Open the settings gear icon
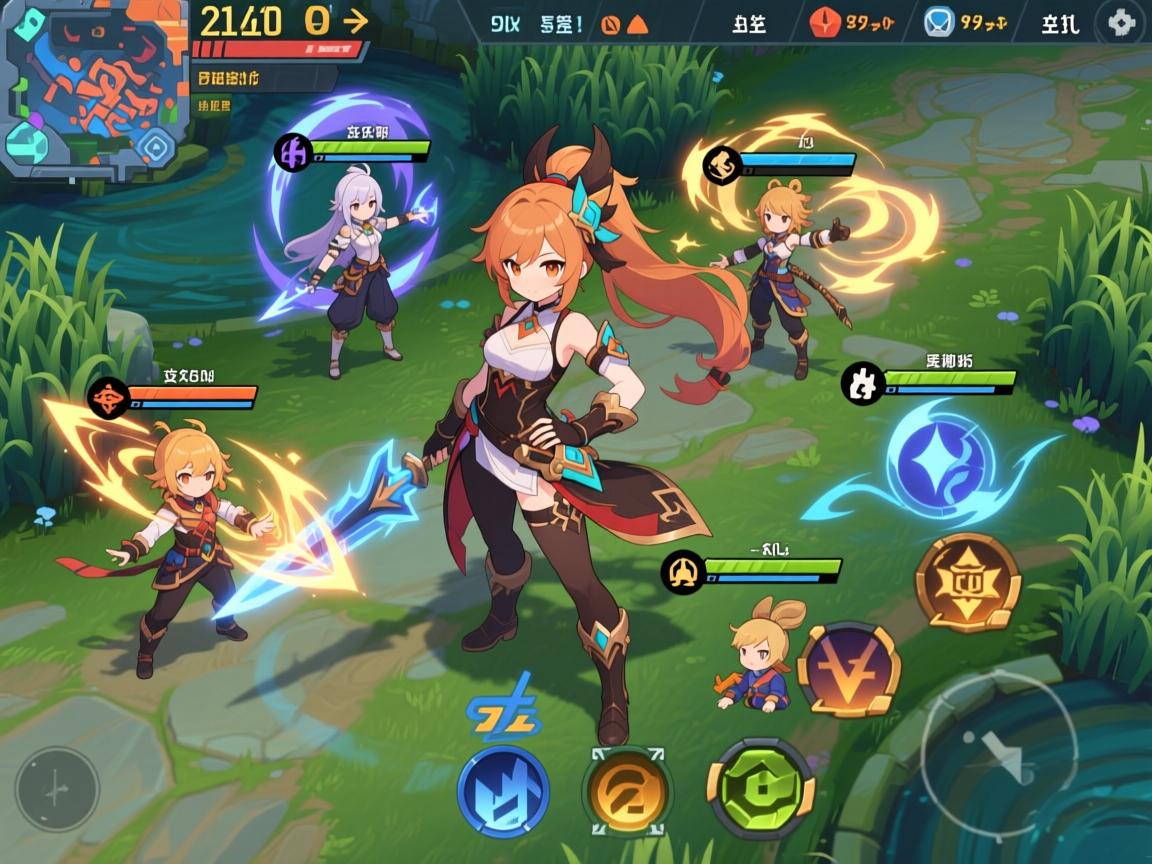This screenshot has height=864, width=1152. 1121,23
